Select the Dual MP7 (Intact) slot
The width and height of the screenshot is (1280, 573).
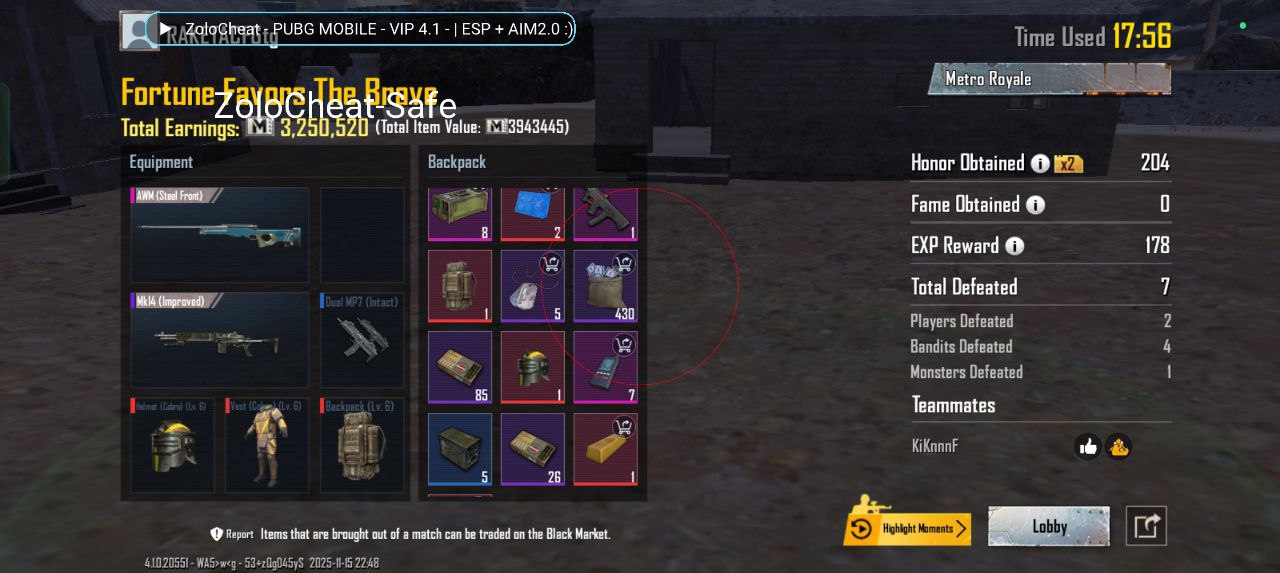(x=362, y=340)
